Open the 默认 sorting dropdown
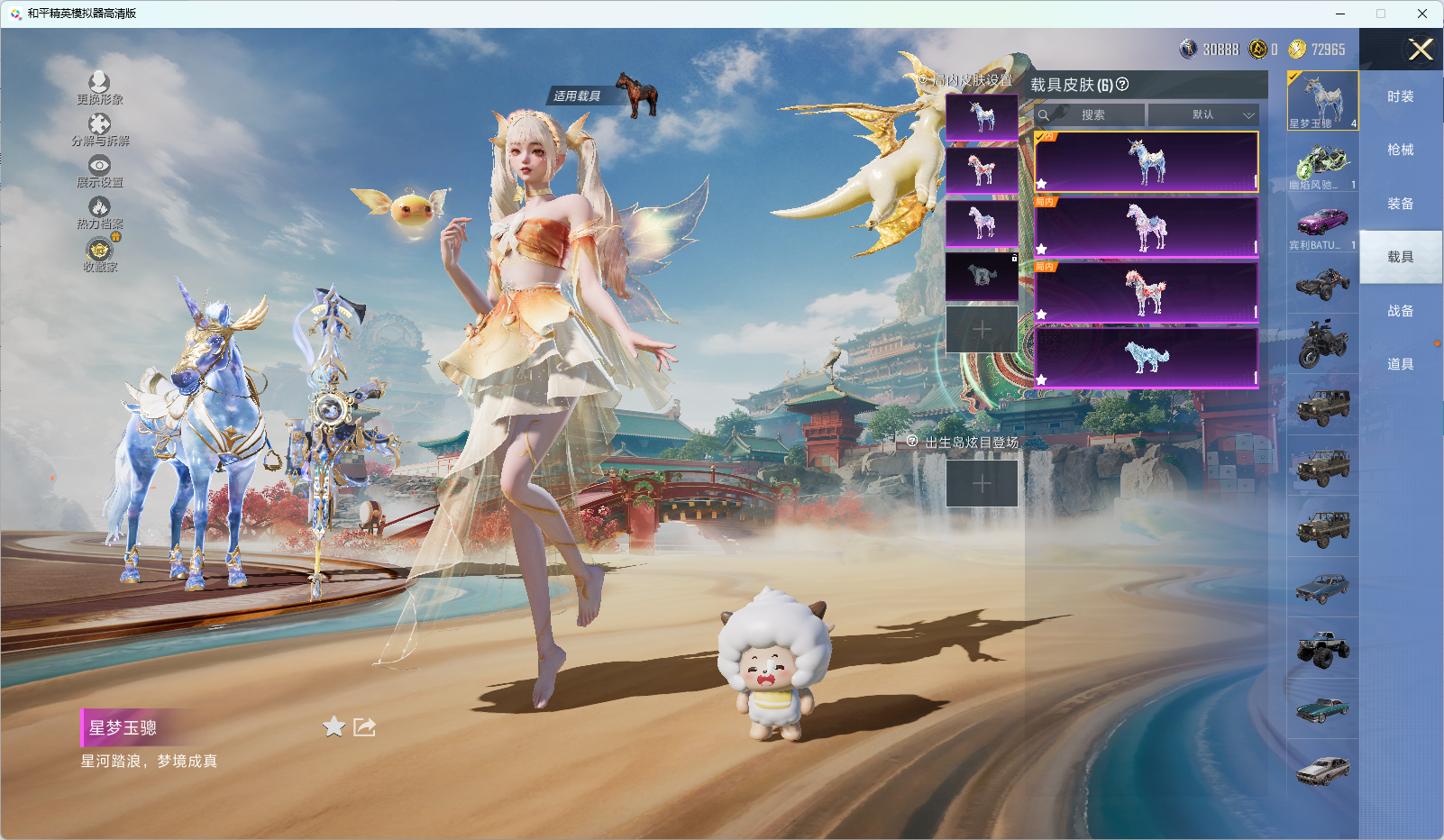Image resolution: width=1444 pixels, height=840 pixels. tap(1205, 114)
